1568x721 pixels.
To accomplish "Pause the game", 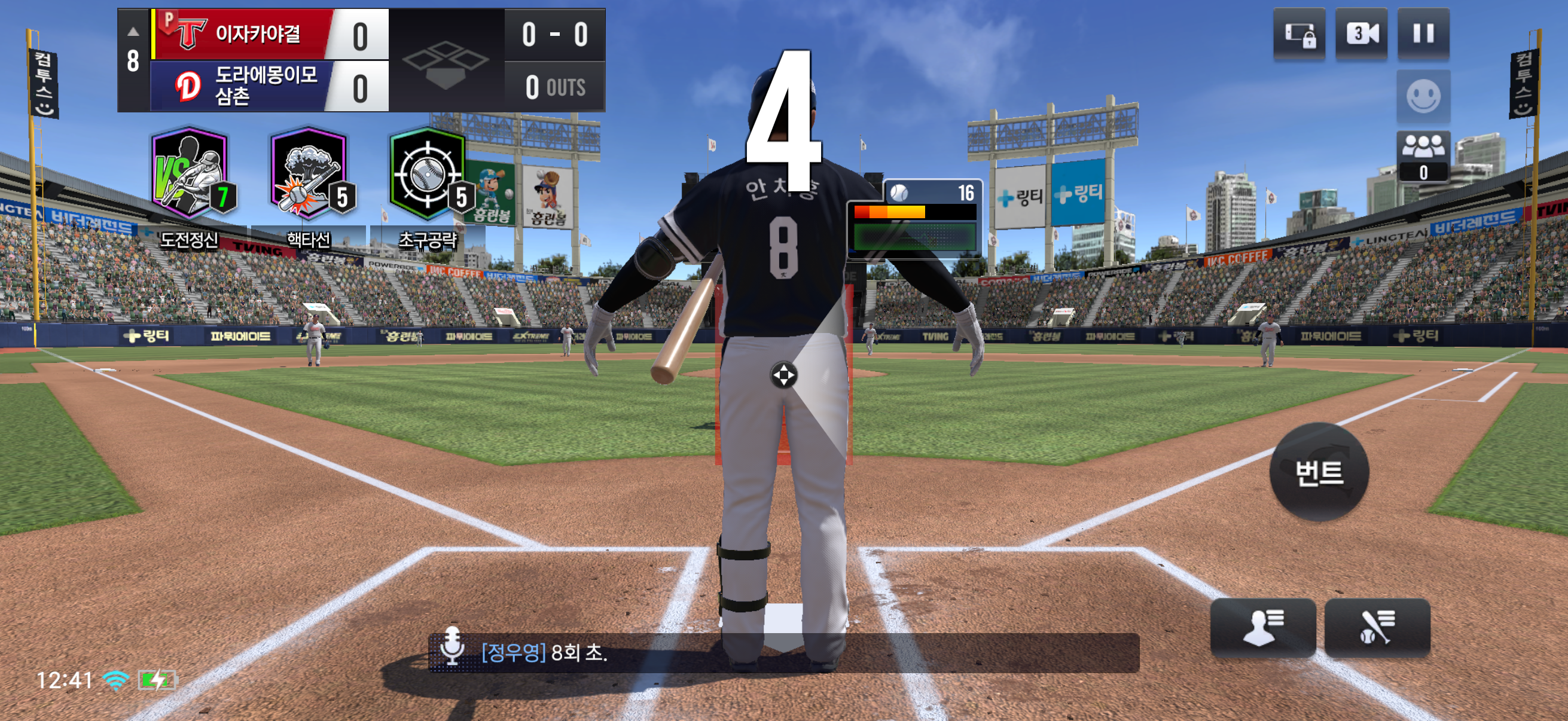I will 1423,33.
